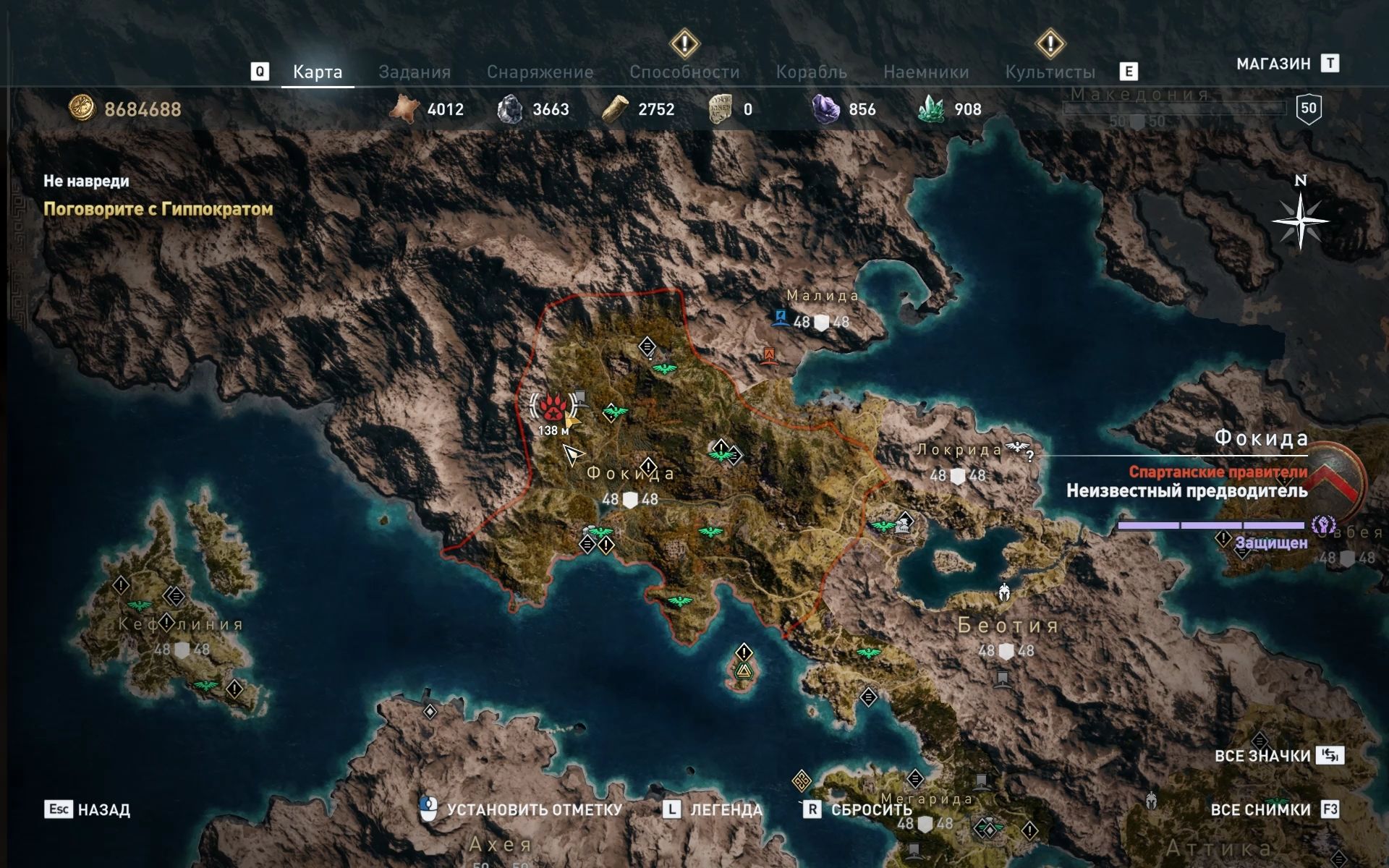Open the Снаряжение tab
This screenshot has width=1389, height=868.
540,72
